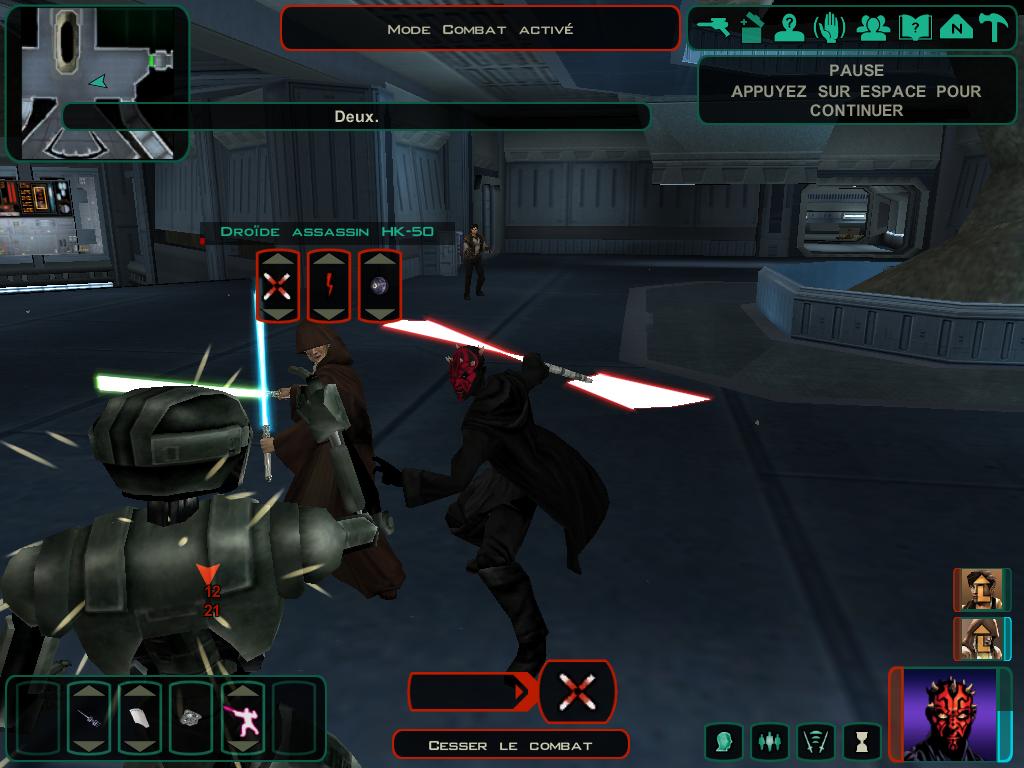Open the party selection group icon

(873, 27)
